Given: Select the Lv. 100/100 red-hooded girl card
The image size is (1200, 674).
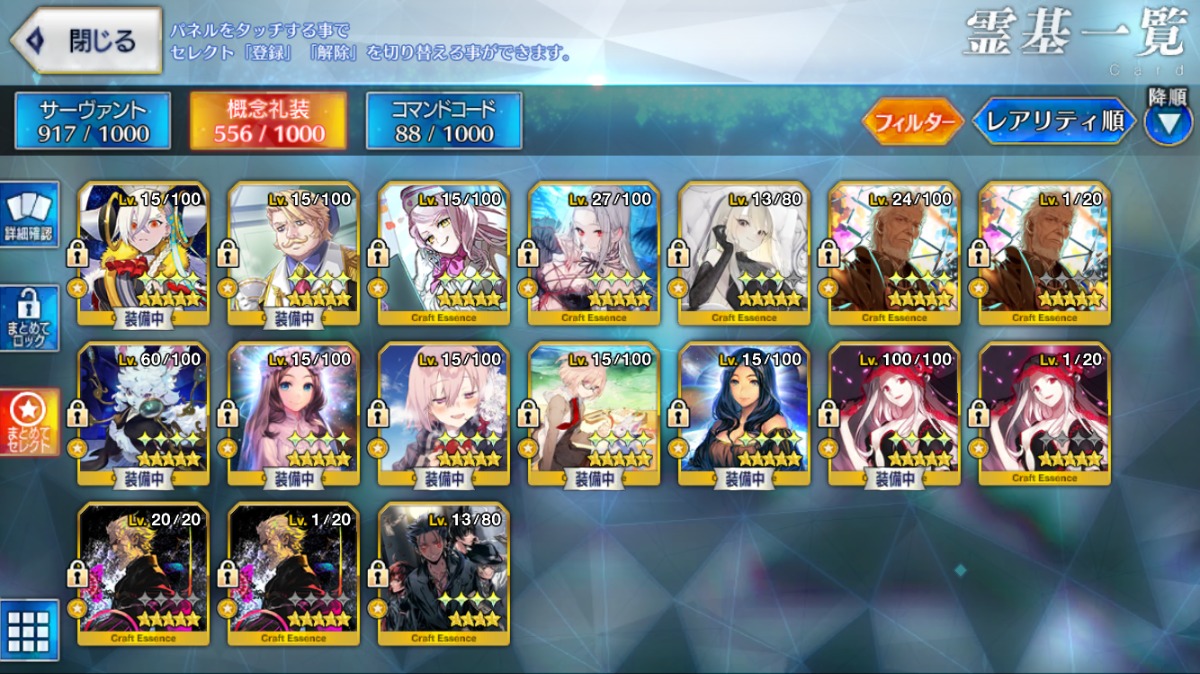Looking at the screenshot, I should click(894, 413).
